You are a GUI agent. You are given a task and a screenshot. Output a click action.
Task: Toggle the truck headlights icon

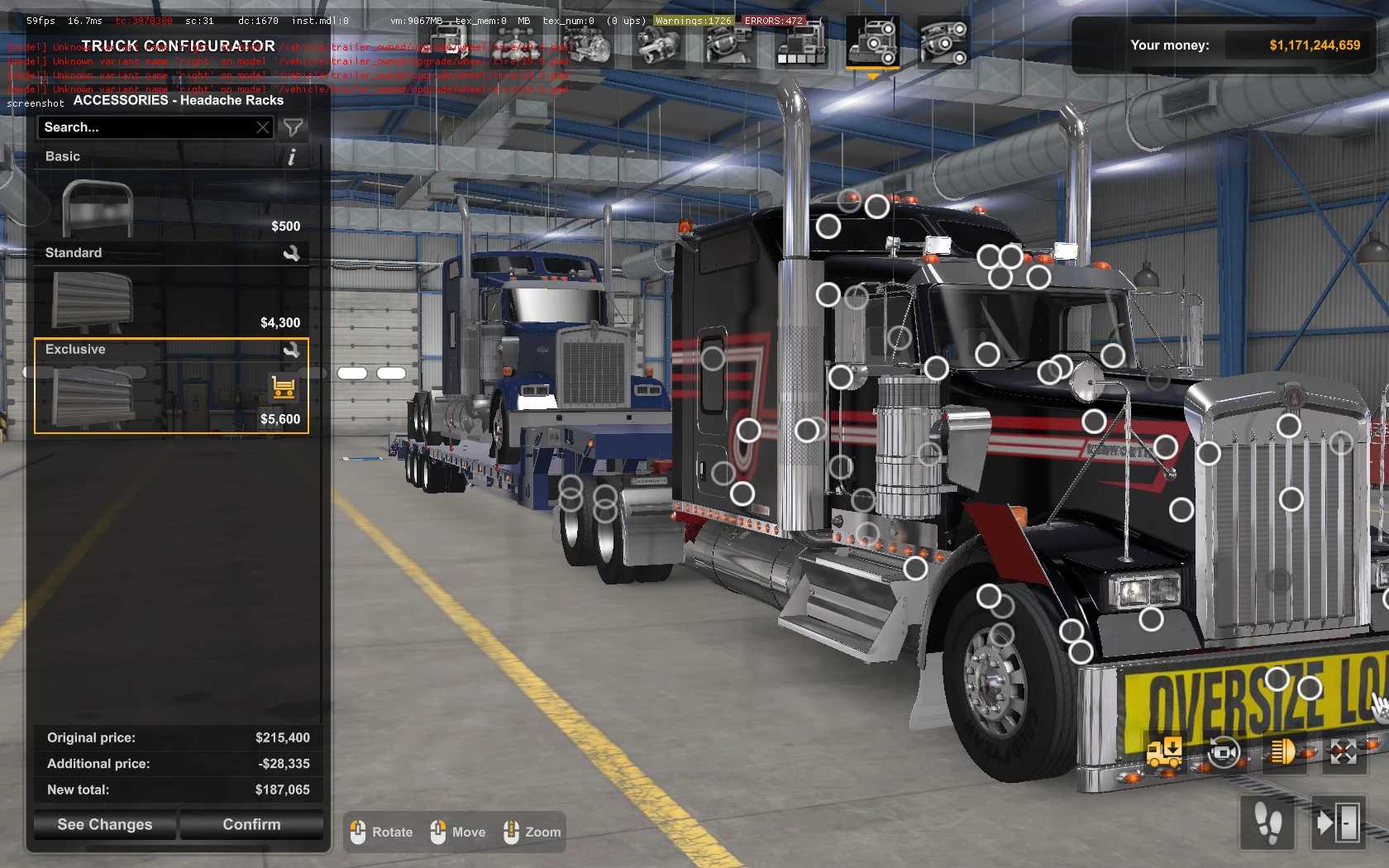1282,751
